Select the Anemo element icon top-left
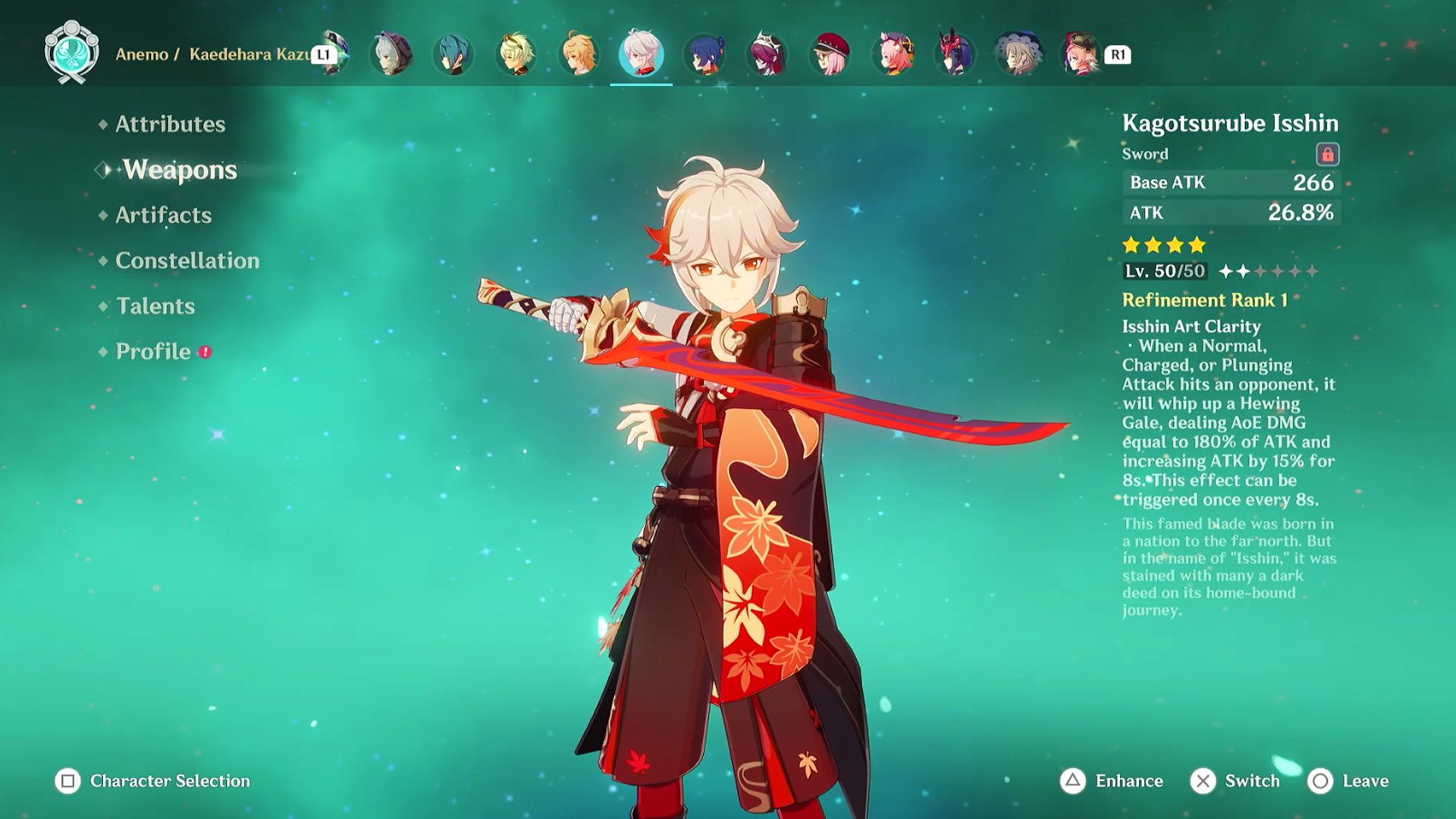Image resolution: width=1456 pixels, height=819 pixels. [72, 53]
